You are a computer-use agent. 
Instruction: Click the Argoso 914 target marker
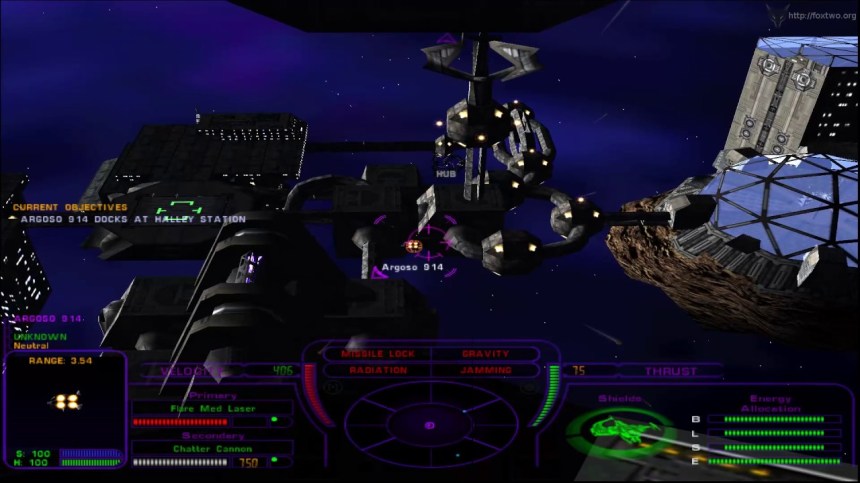(x=413, y=245)
